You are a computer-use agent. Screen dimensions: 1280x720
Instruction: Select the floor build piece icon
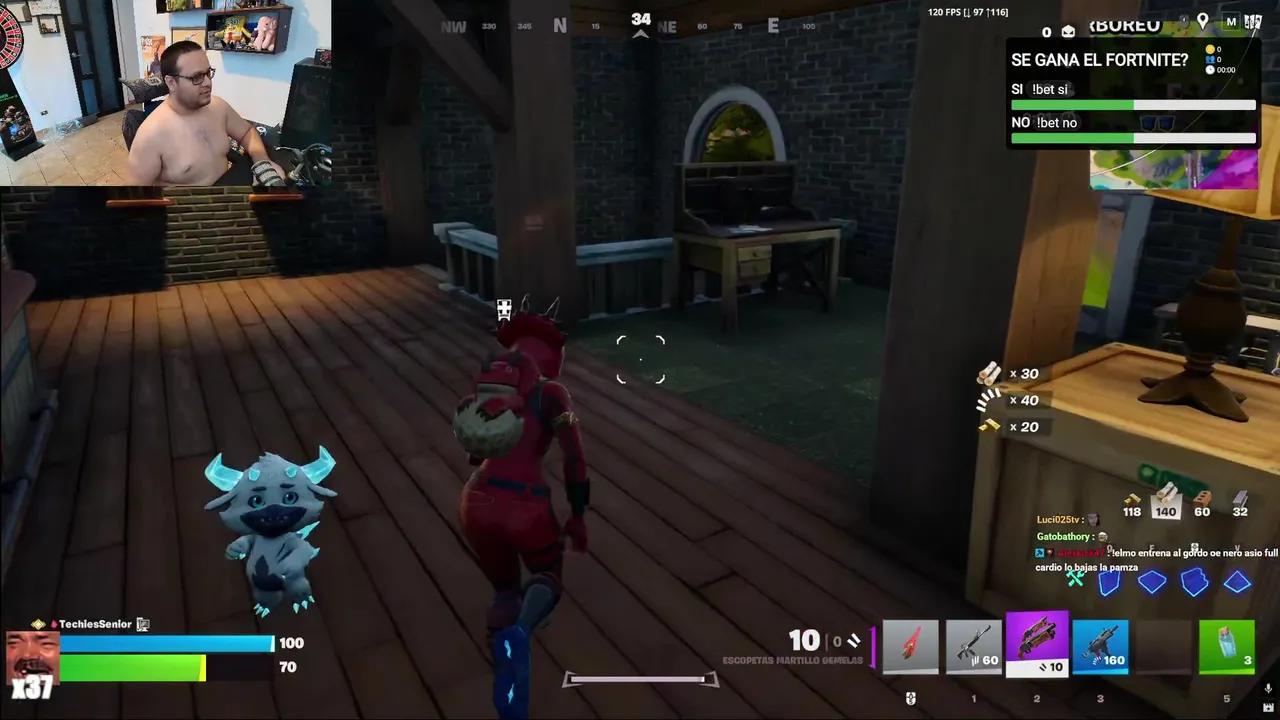point(1152,583)
